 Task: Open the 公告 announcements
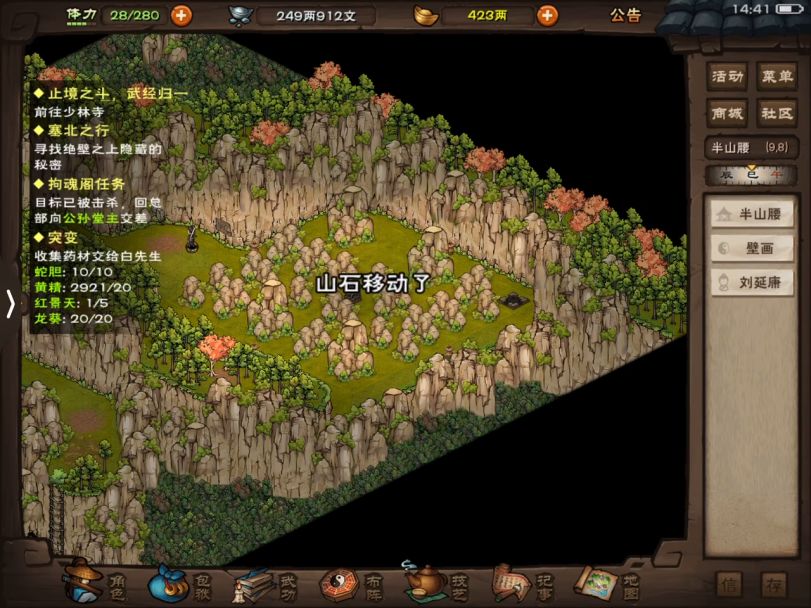626,15
